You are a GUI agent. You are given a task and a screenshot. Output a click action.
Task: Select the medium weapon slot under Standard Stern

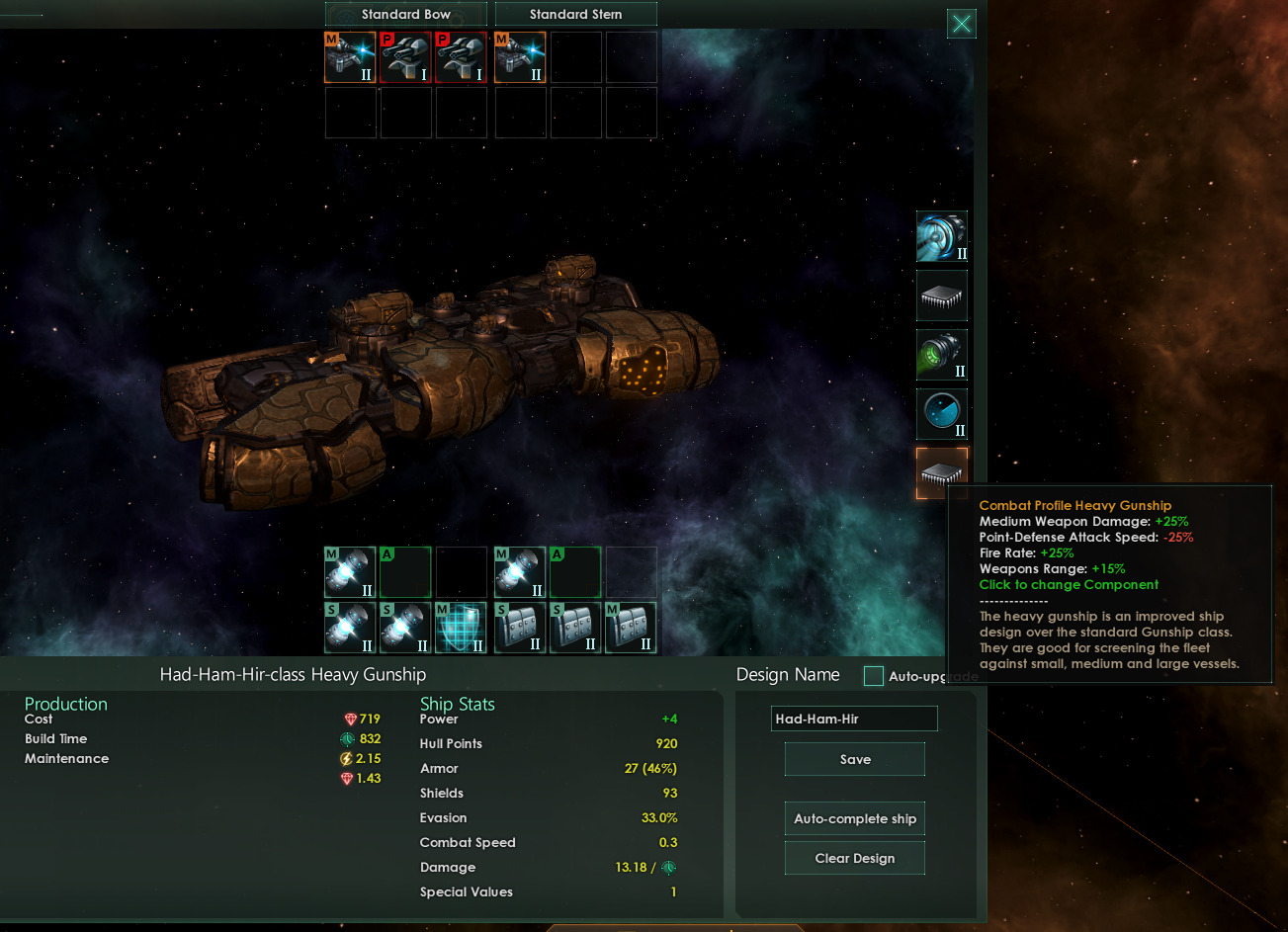click(520, 57)
